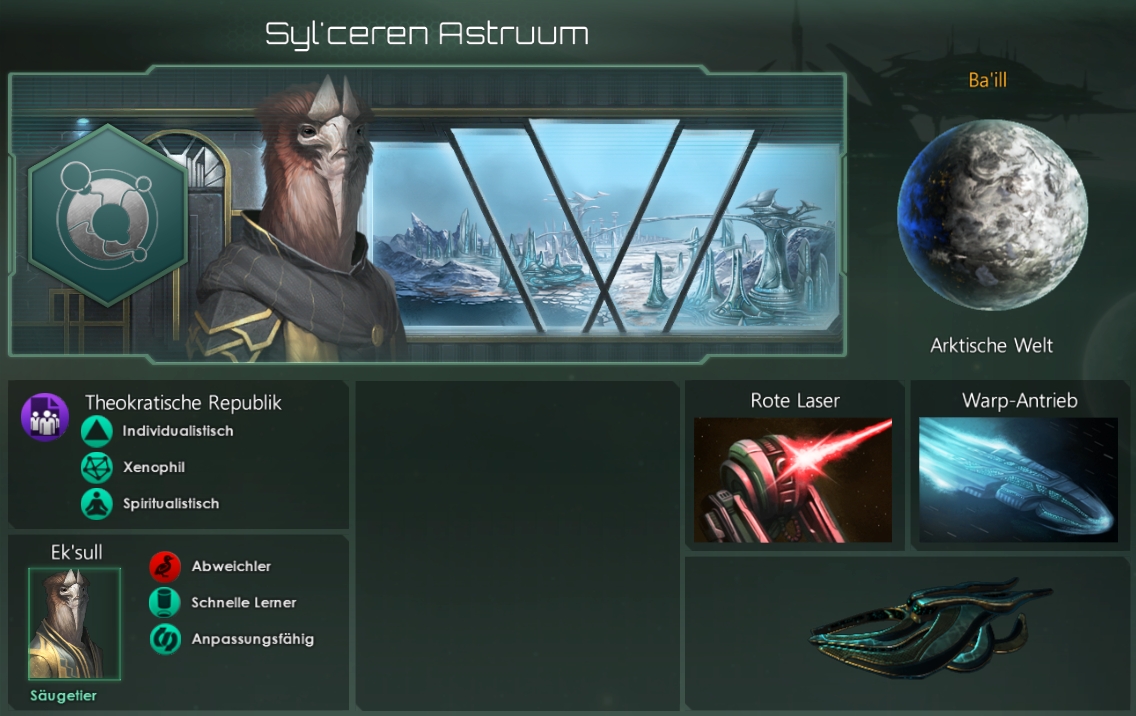Select the Abweichler trait icon
The width and height of the screenshot is (1136, 716).
point(165,567)
